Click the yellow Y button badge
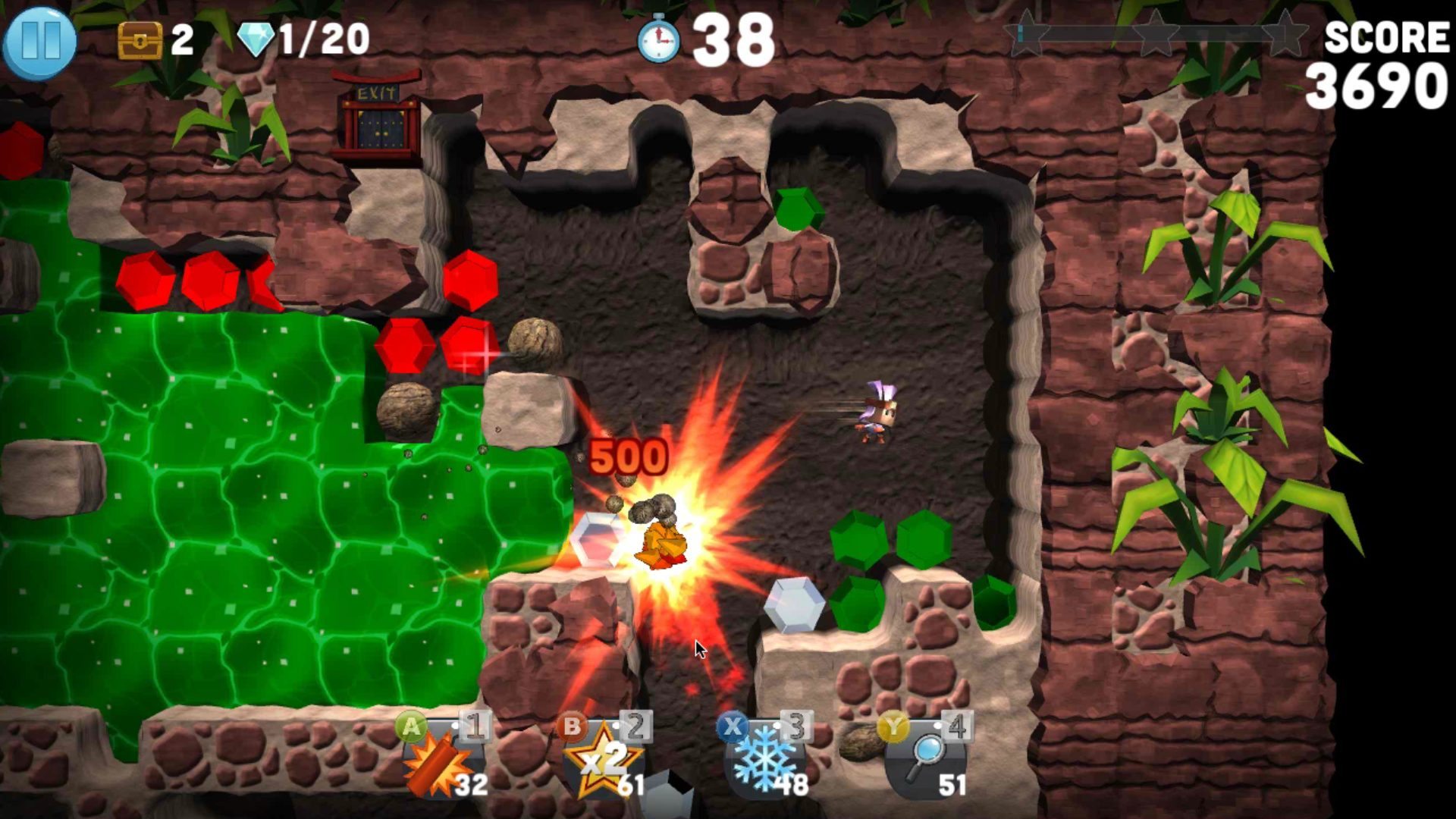This screenshot has height=819, width=1456. (893, 726)
